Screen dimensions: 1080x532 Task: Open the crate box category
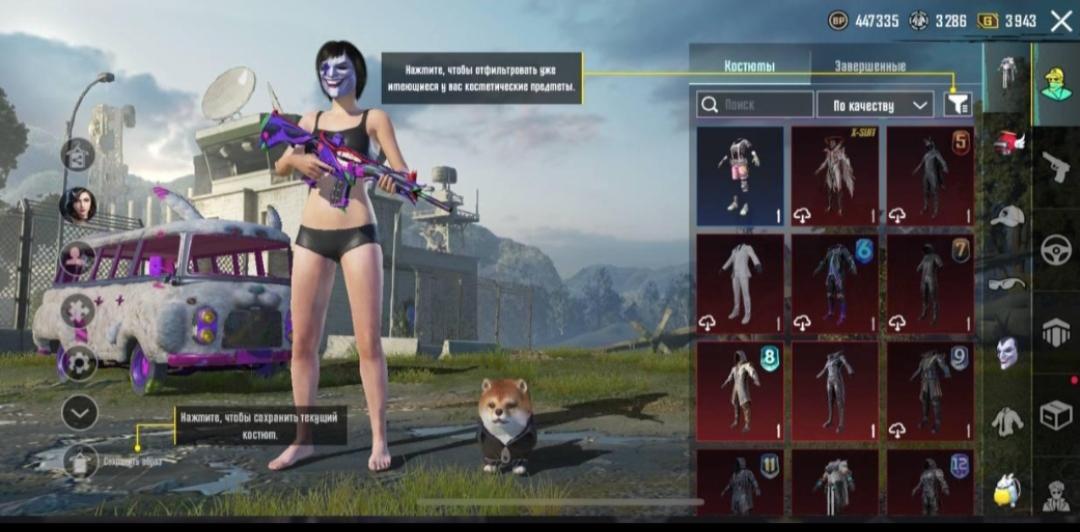1056,414
